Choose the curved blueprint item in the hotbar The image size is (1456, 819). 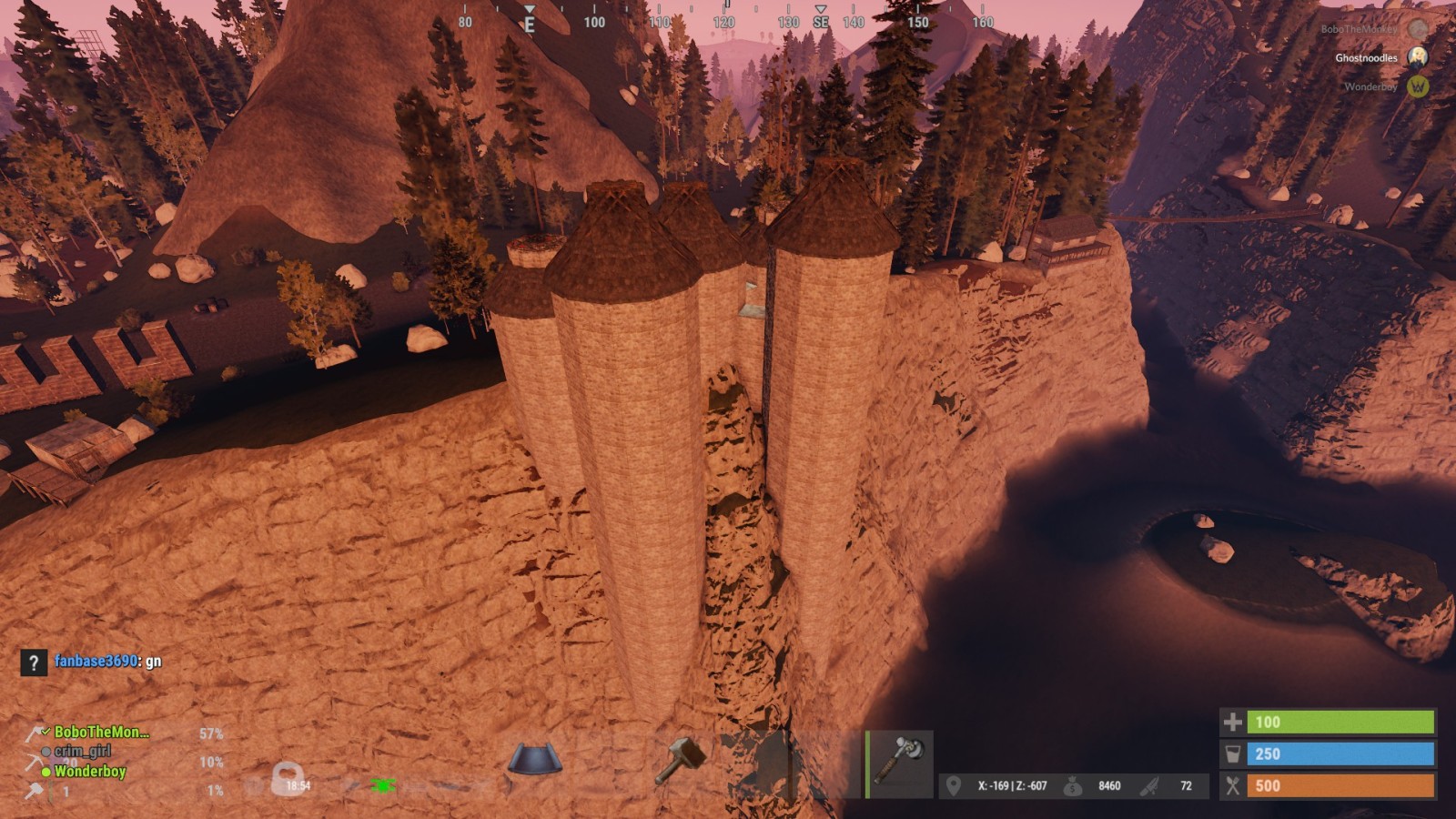(534, 760)
